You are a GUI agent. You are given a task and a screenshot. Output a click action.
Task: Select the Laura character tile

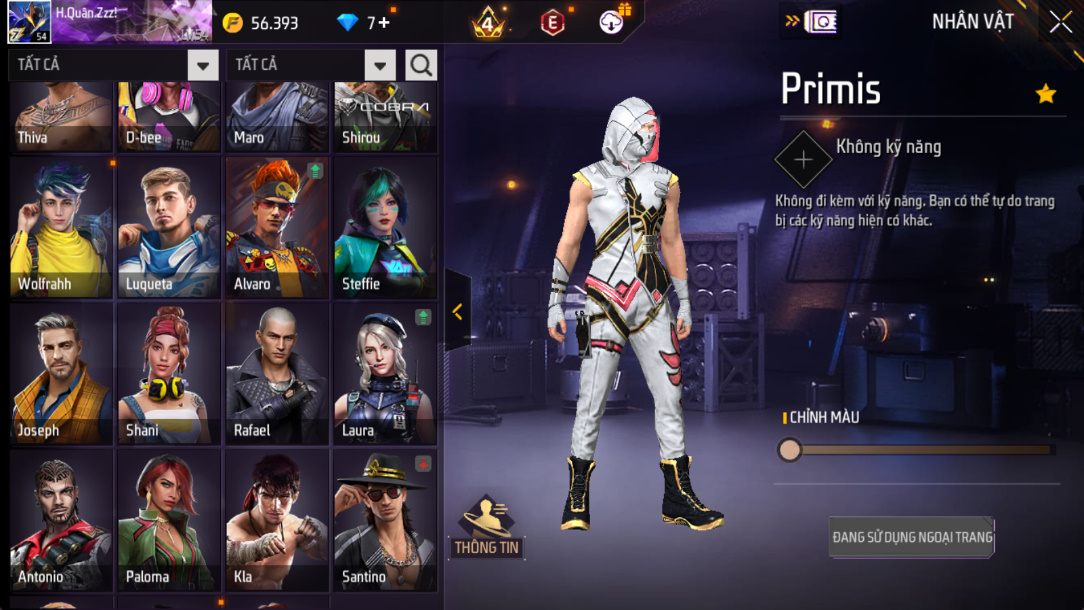(385, 374)
